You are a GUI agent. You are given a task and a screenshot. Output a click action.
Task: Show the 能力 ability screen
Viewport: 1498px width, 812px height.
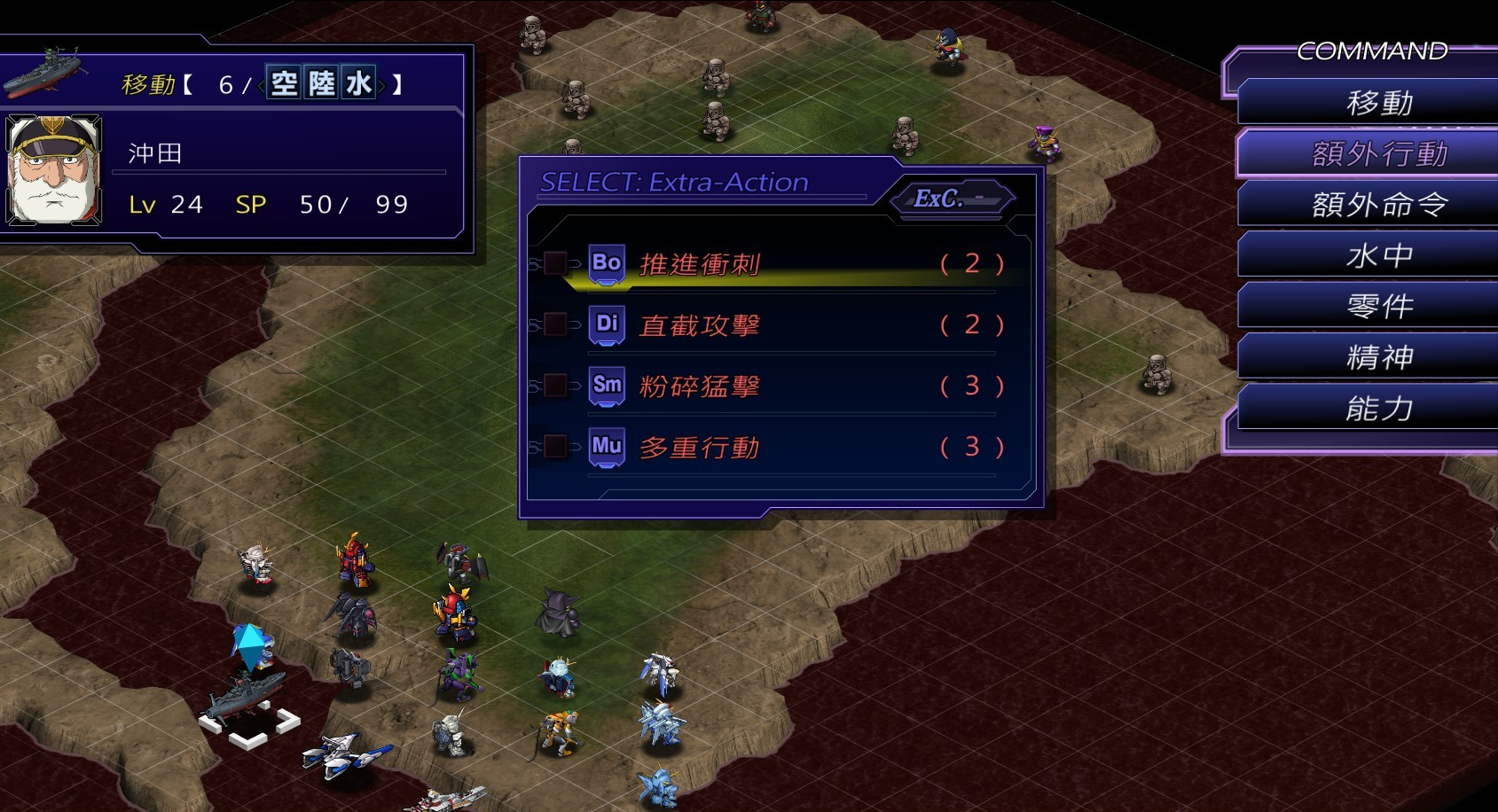1378,409
